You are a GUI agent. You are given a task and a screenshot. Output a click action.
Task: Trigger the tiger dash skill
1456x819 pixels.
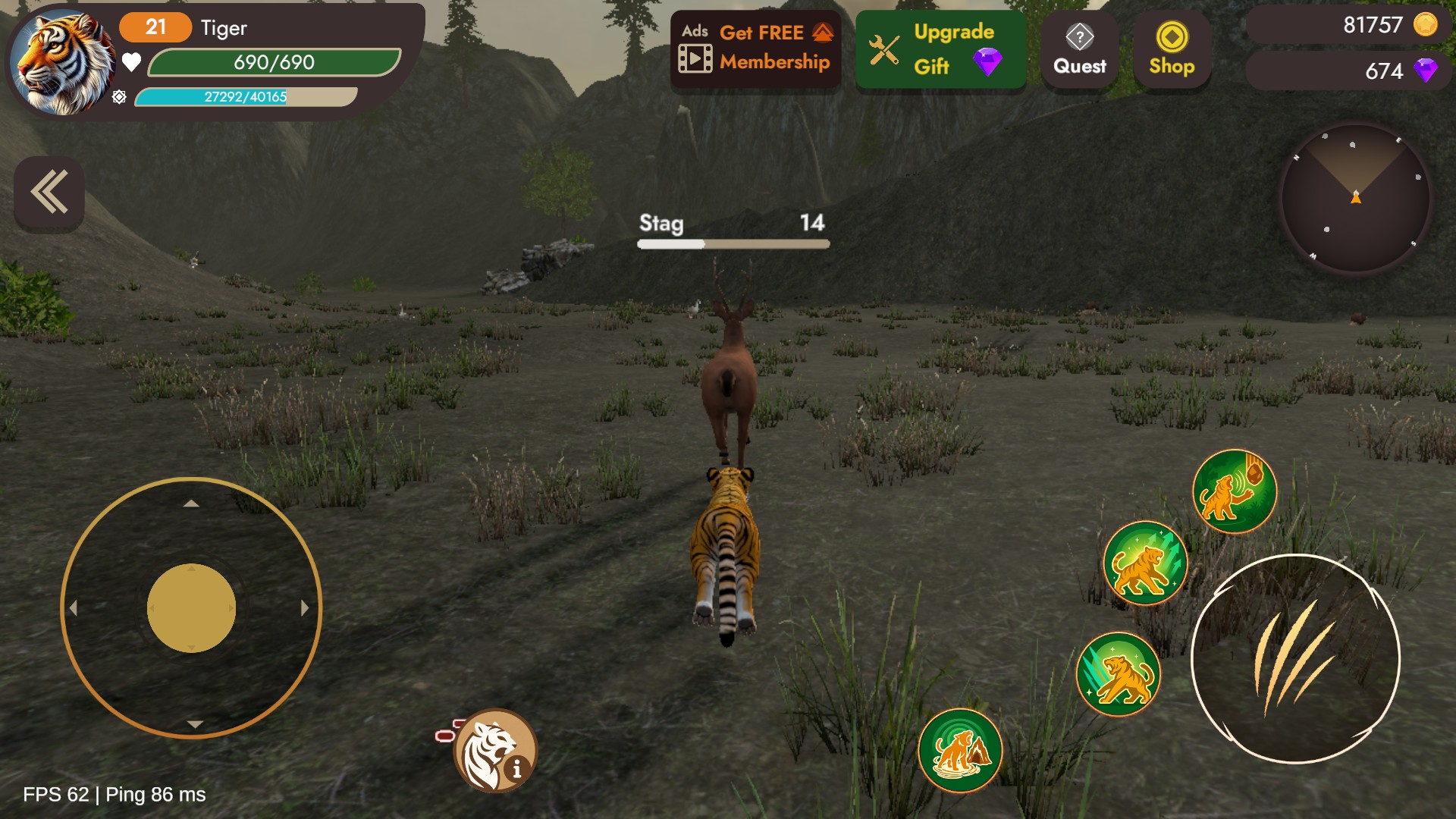click(1119, 673)
